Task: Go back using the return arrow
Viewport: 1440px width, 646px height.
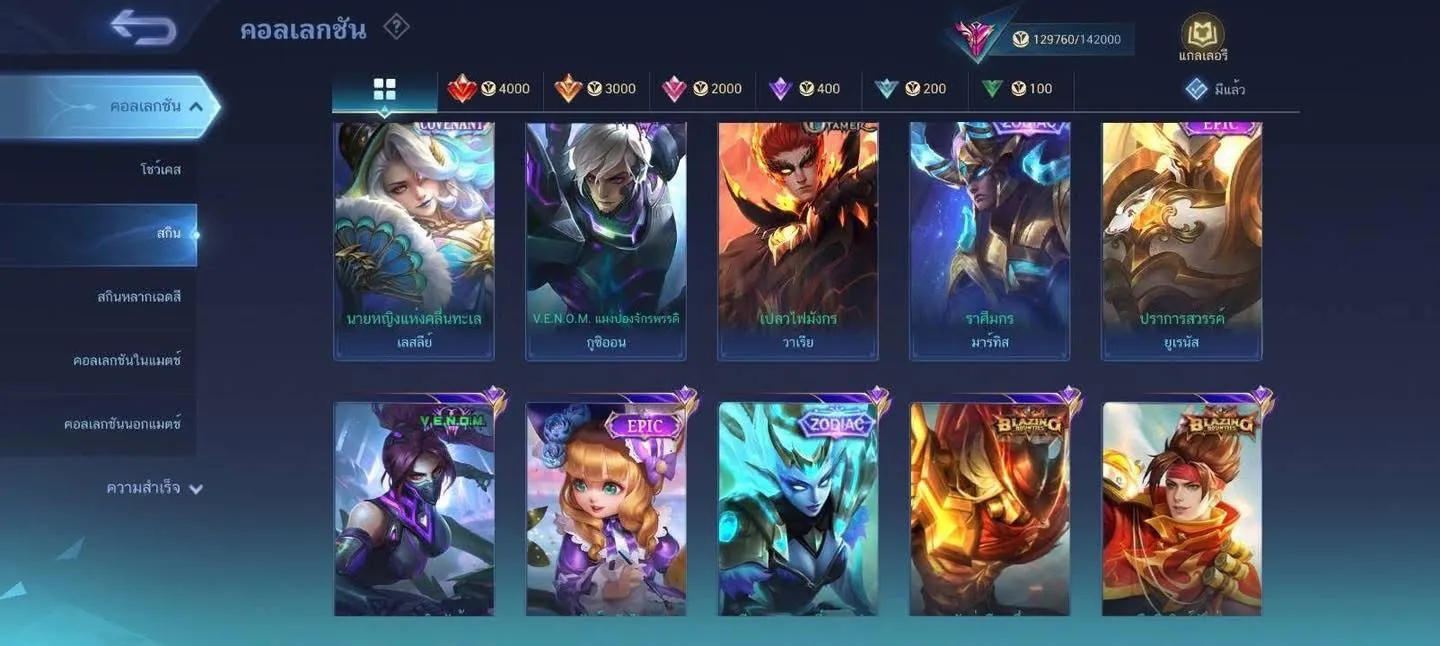Action: tap(144, 27)
